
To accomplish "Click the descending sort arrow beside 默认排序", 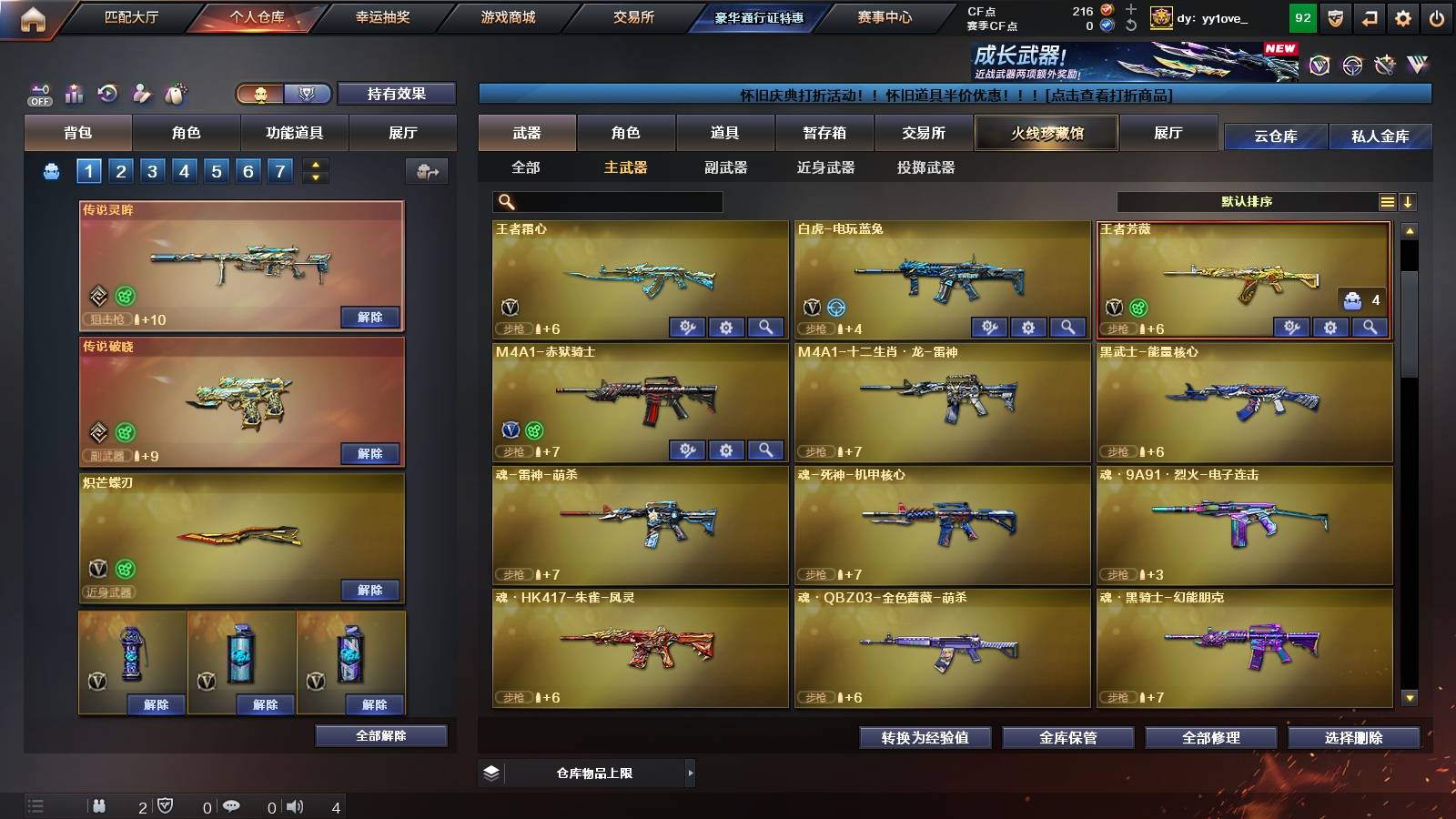I will pos(1410,201).
